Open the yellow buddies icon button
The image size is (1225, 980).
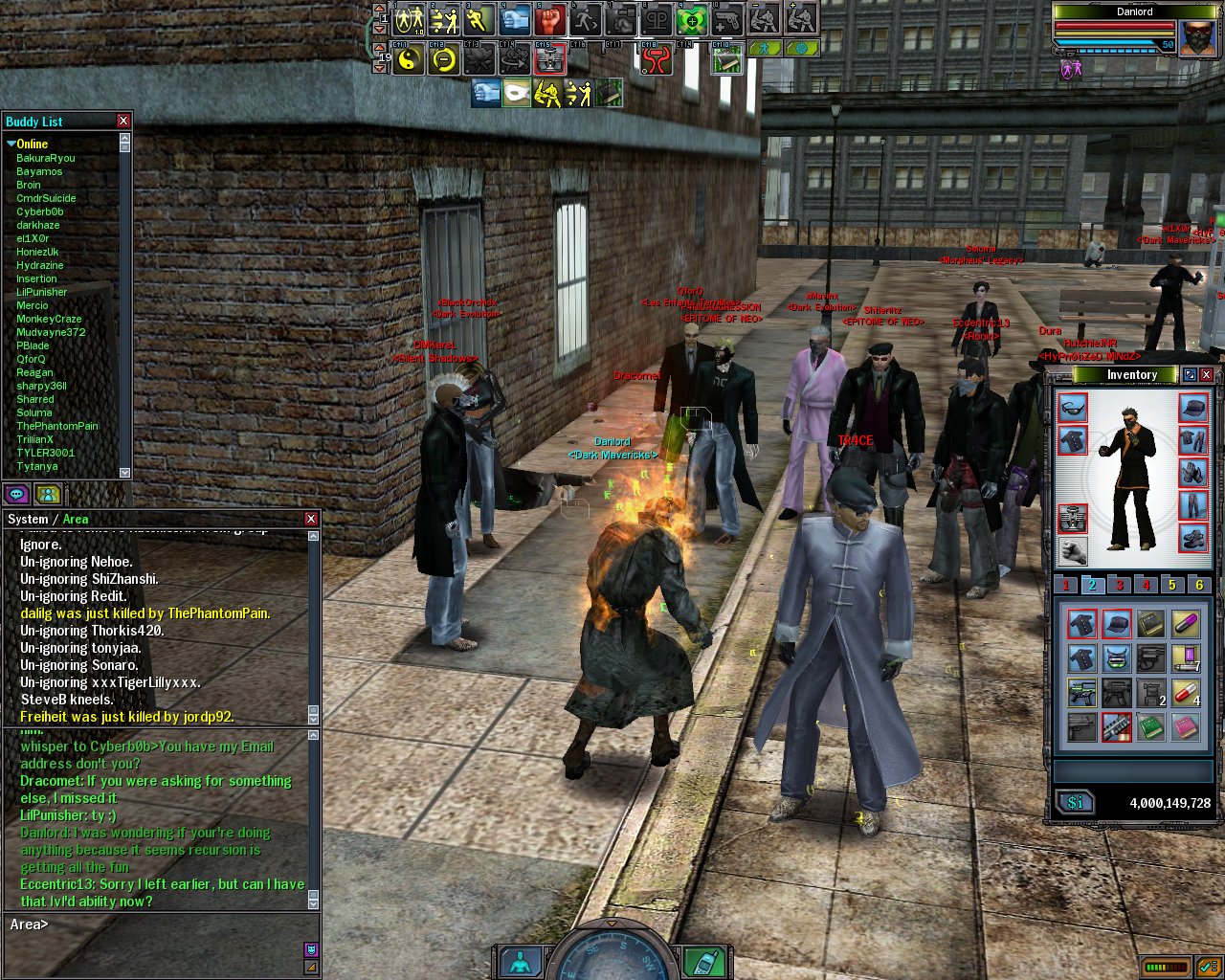(48, 494)
